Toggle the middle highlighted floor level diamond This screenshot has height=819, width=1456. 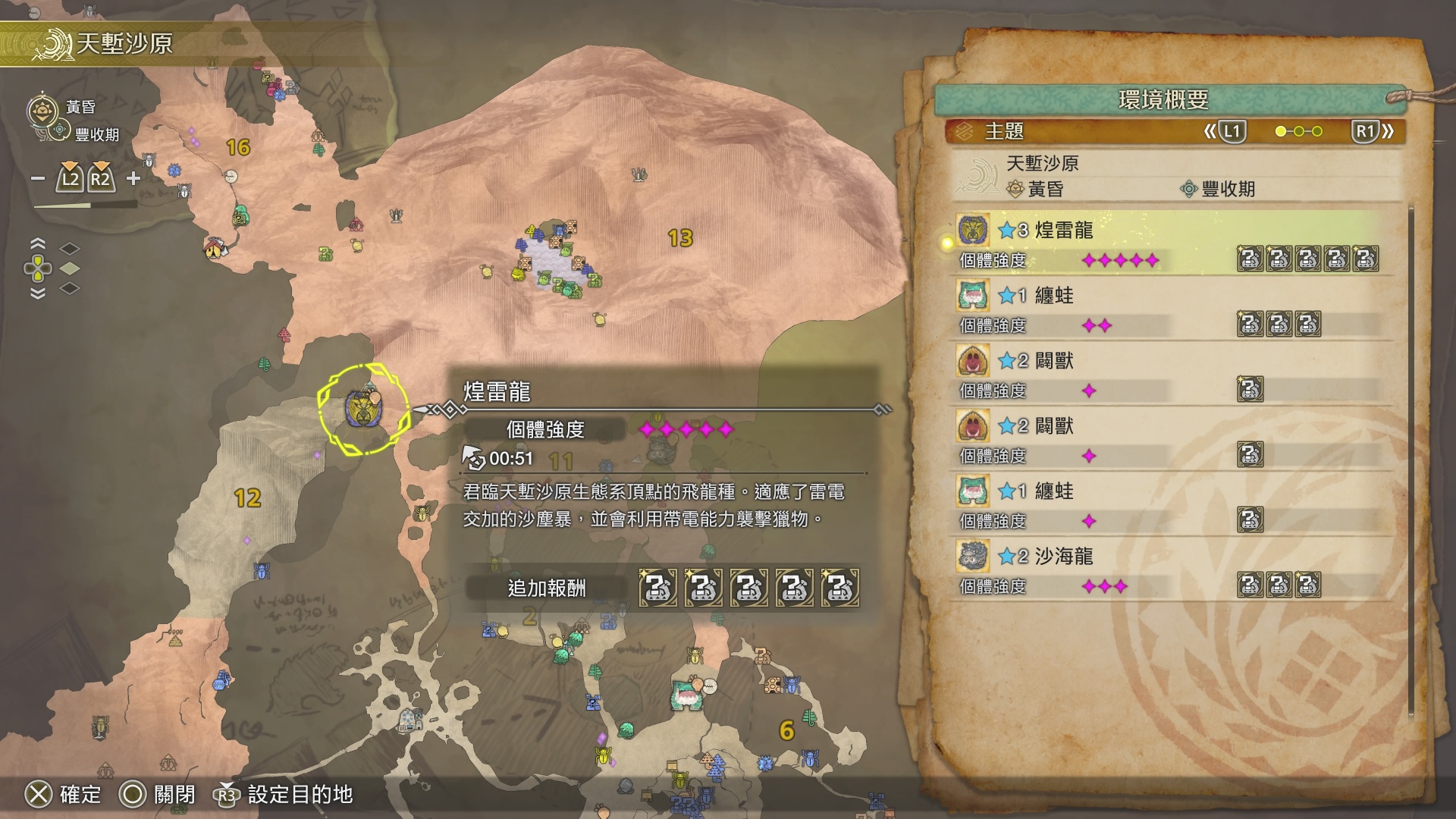pos(70,268)
